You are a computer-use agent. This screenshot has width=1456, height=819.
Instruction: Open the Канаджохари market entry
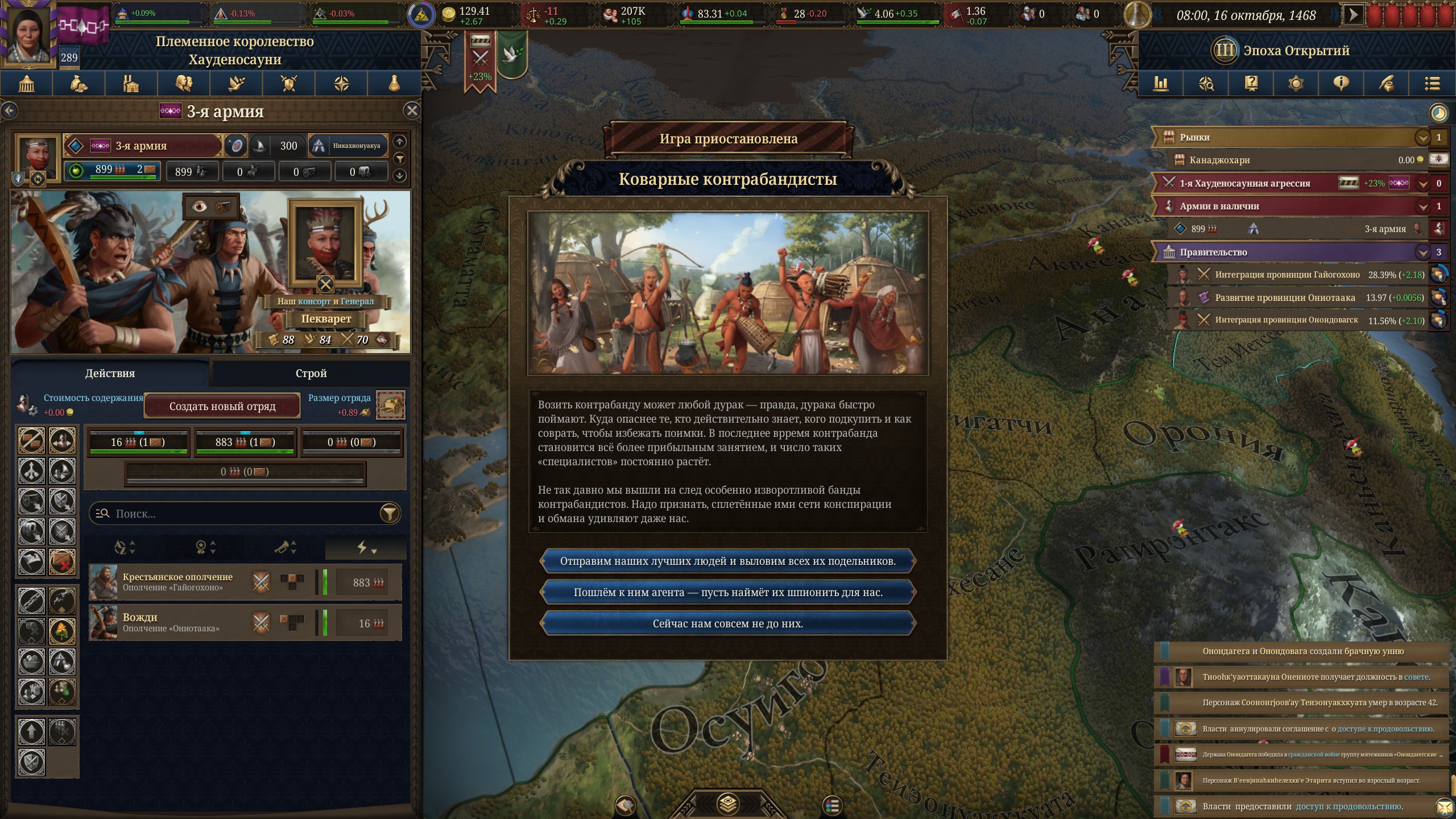click(x=1220, y=160)
